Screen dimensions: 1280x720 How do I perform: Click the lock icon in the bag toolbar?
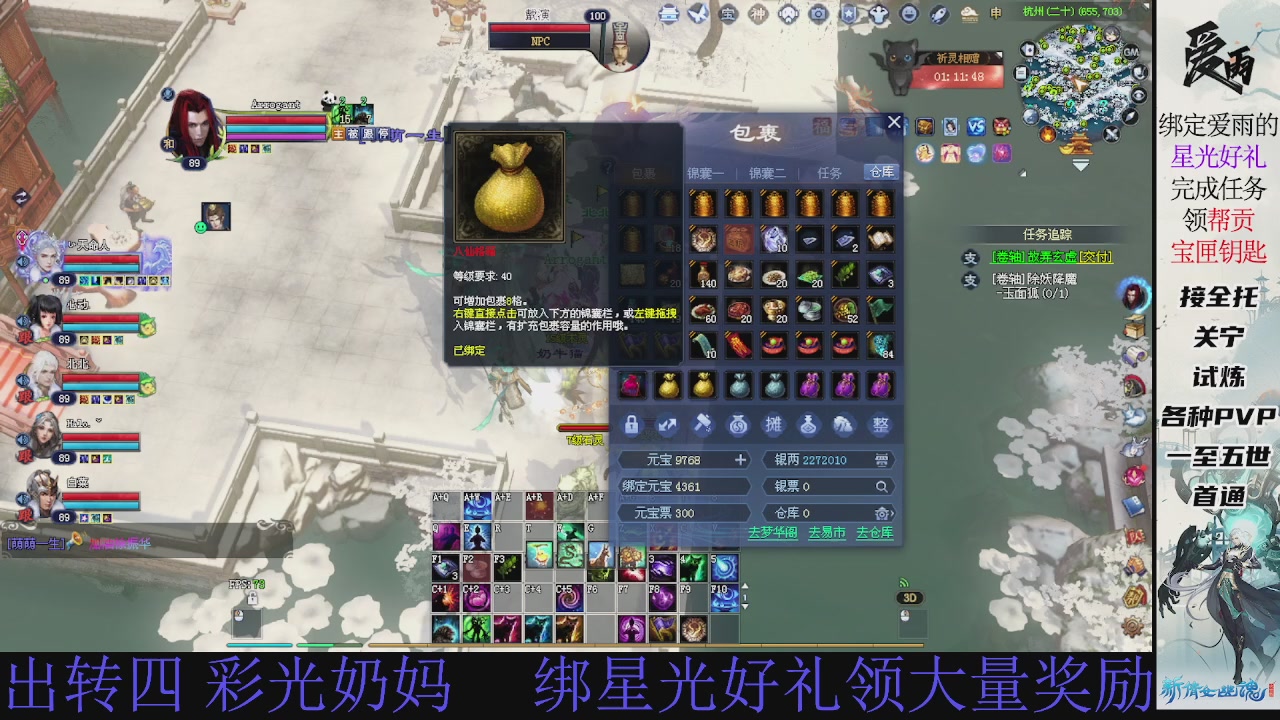pos(632,425)
